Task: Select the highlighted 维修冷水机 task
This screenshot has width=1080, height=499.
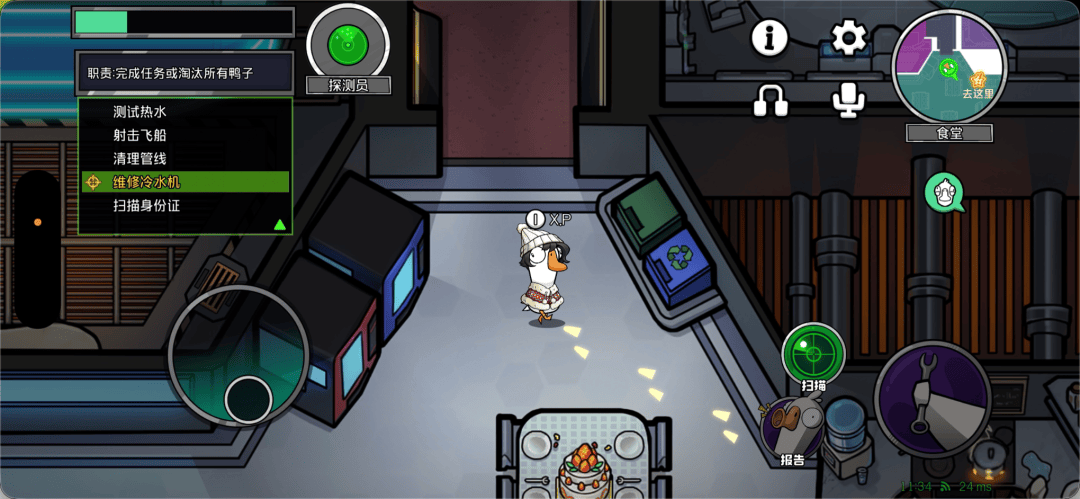Action: point(146,182)
